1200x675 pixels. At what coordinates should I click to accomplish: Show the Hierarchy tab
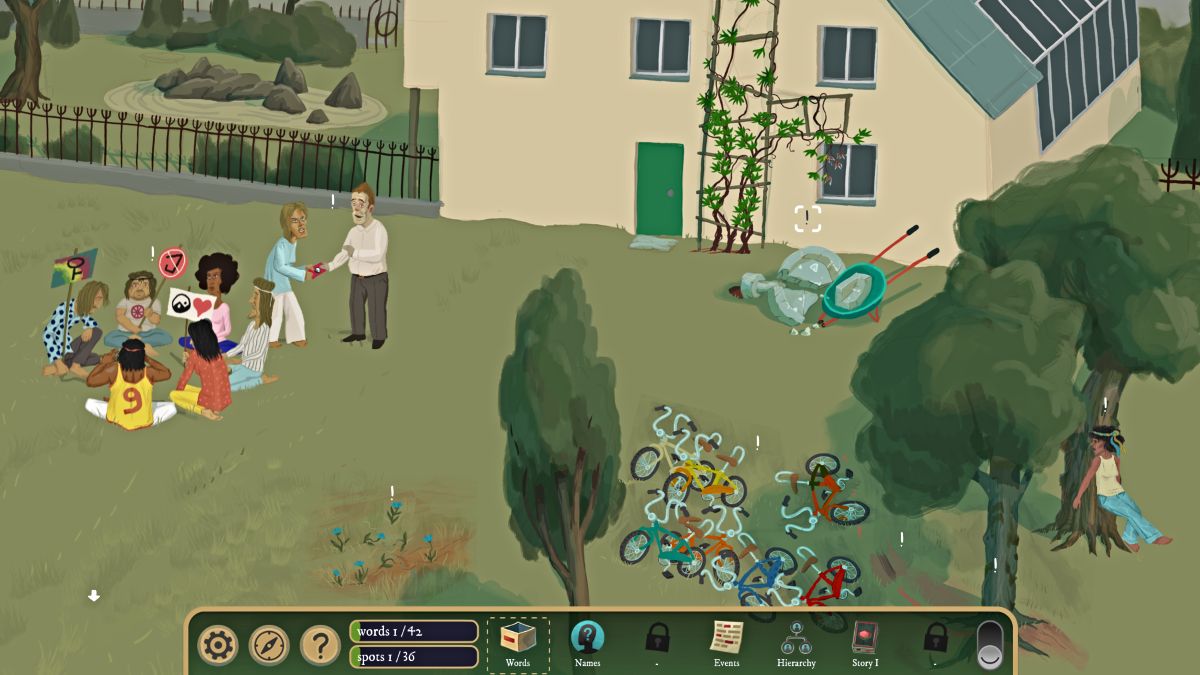pyautogui.click(x=796, y=642)
